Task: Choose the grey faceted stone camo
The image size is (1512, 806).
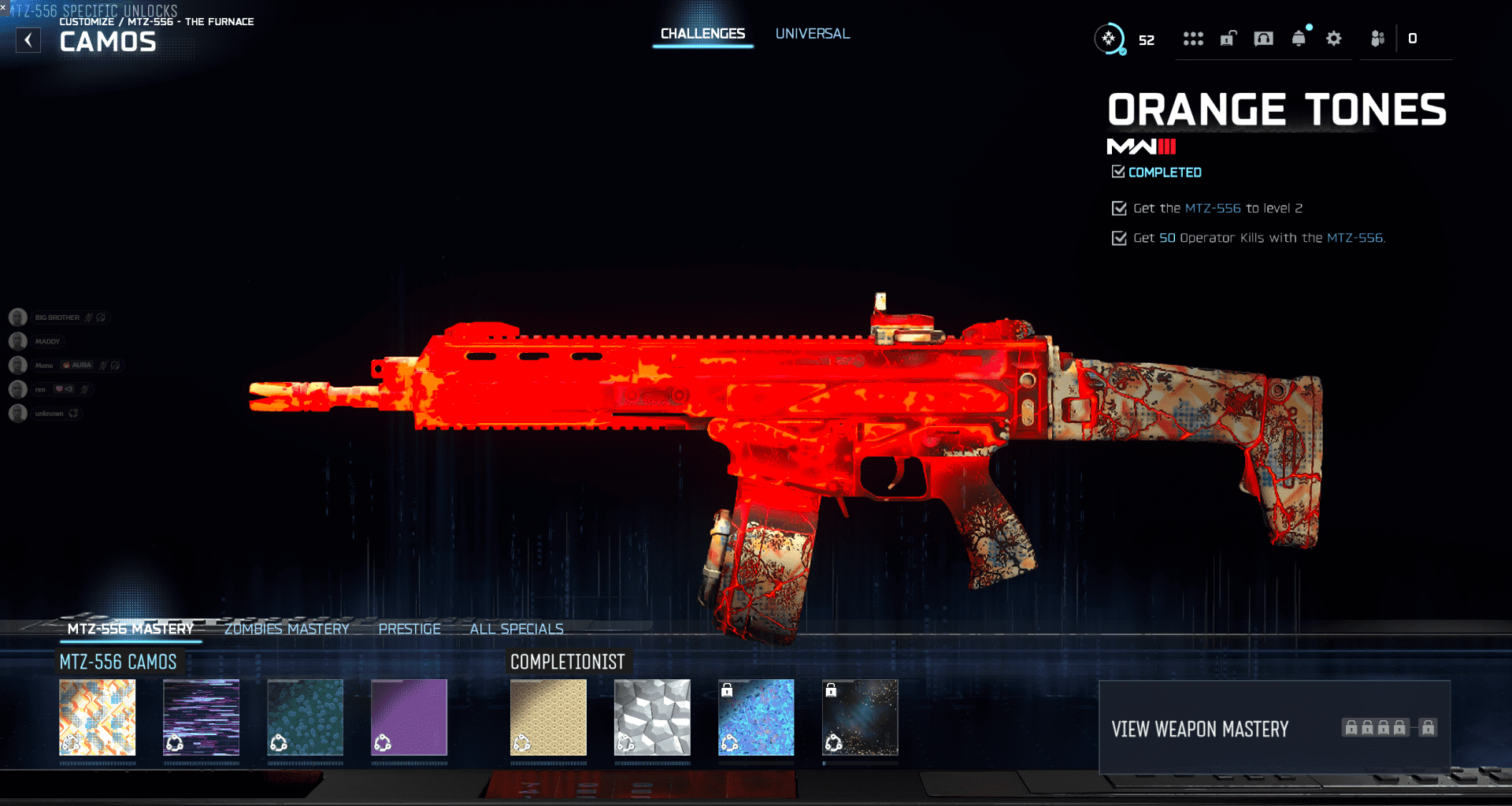Action: point(652,718)
